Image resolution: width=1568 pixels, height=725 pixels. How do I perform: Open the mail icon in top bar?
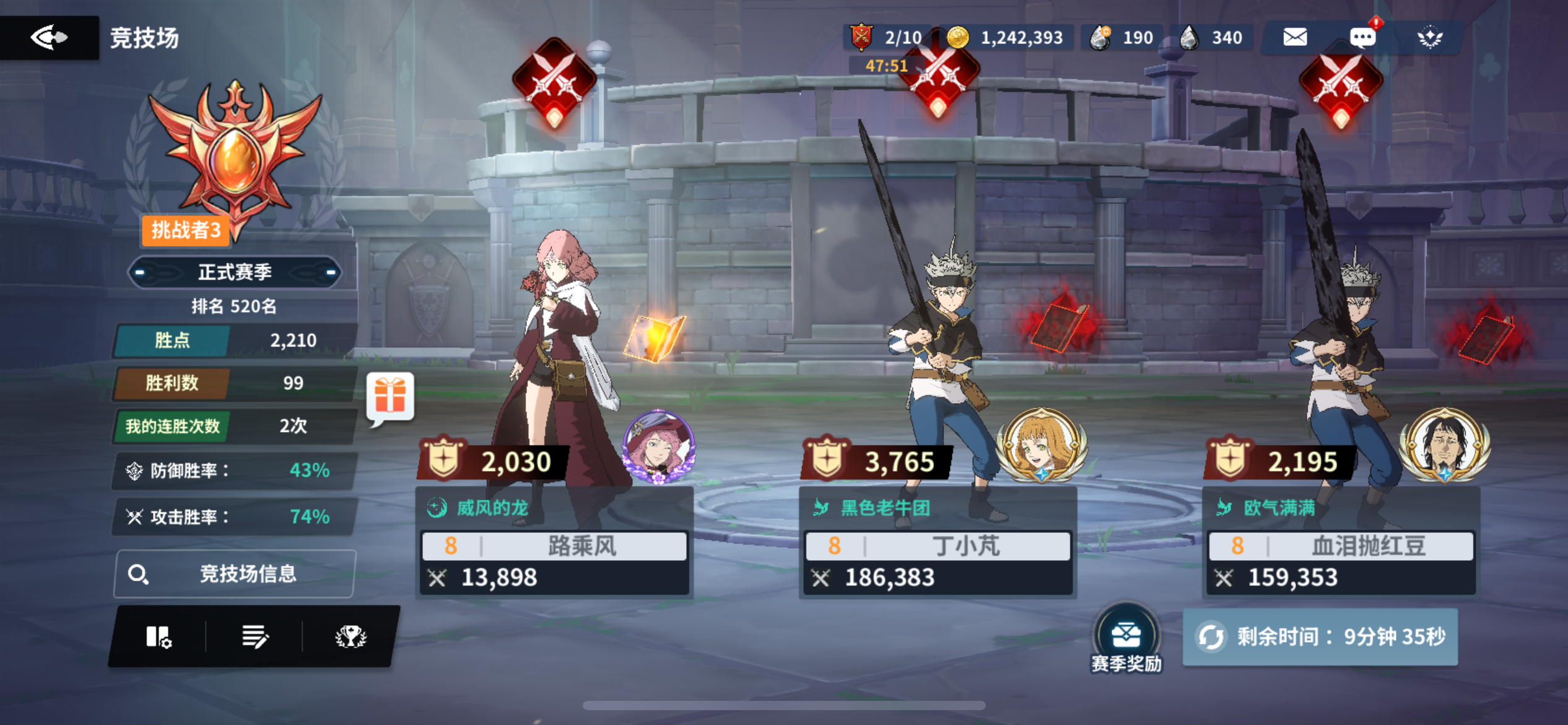(x=1294, y=37)
